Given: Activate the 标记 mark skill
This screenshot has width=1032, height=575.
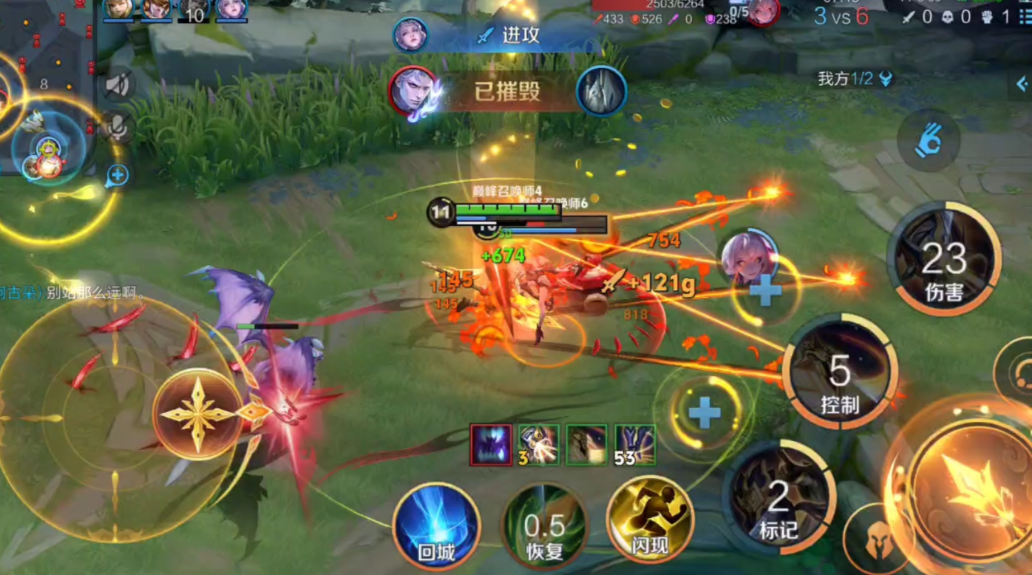Looking at the screenshot, I should 779,498.
